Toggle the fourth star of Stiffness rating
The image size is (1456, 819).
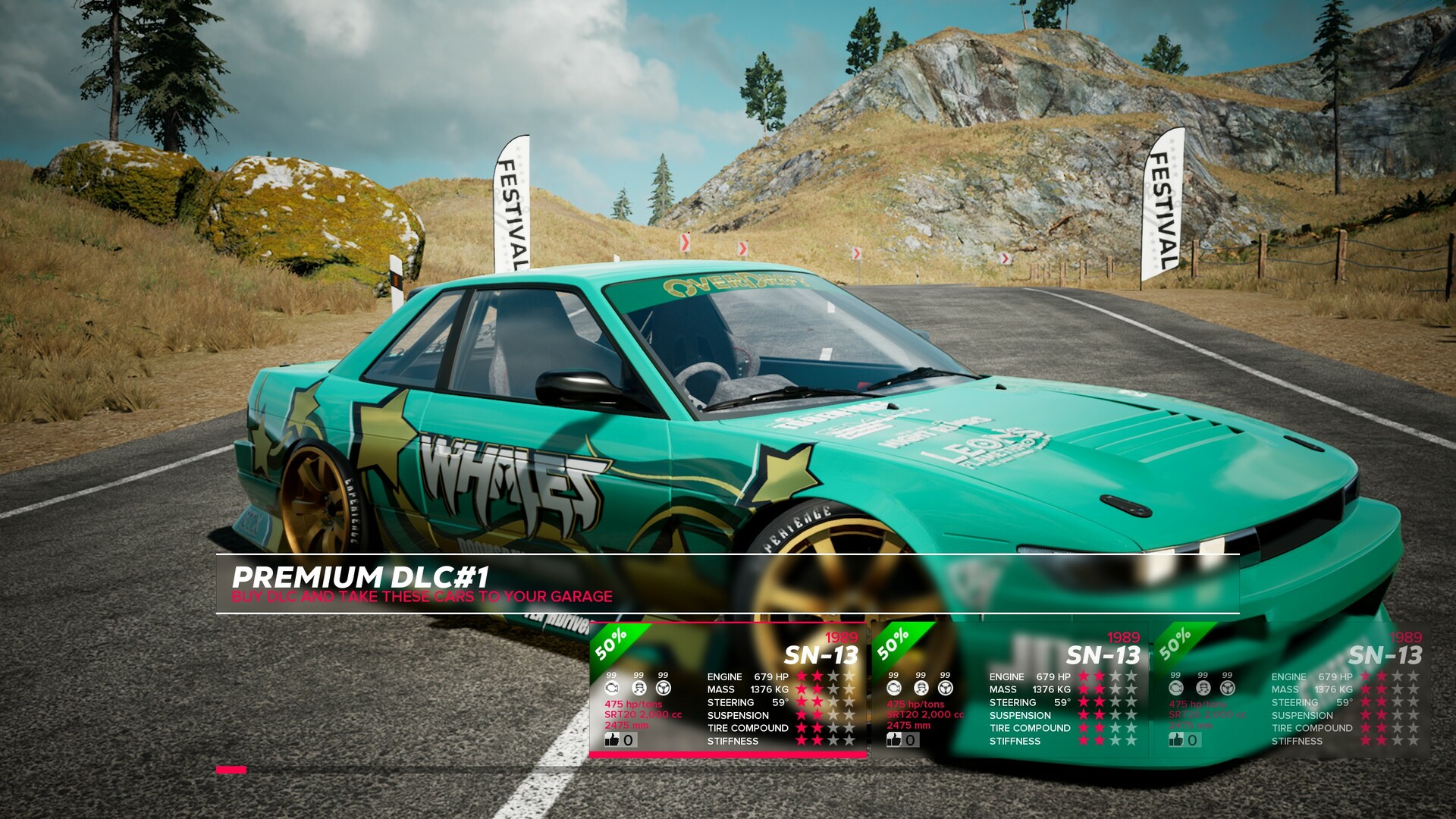click(x=849, y=740)
